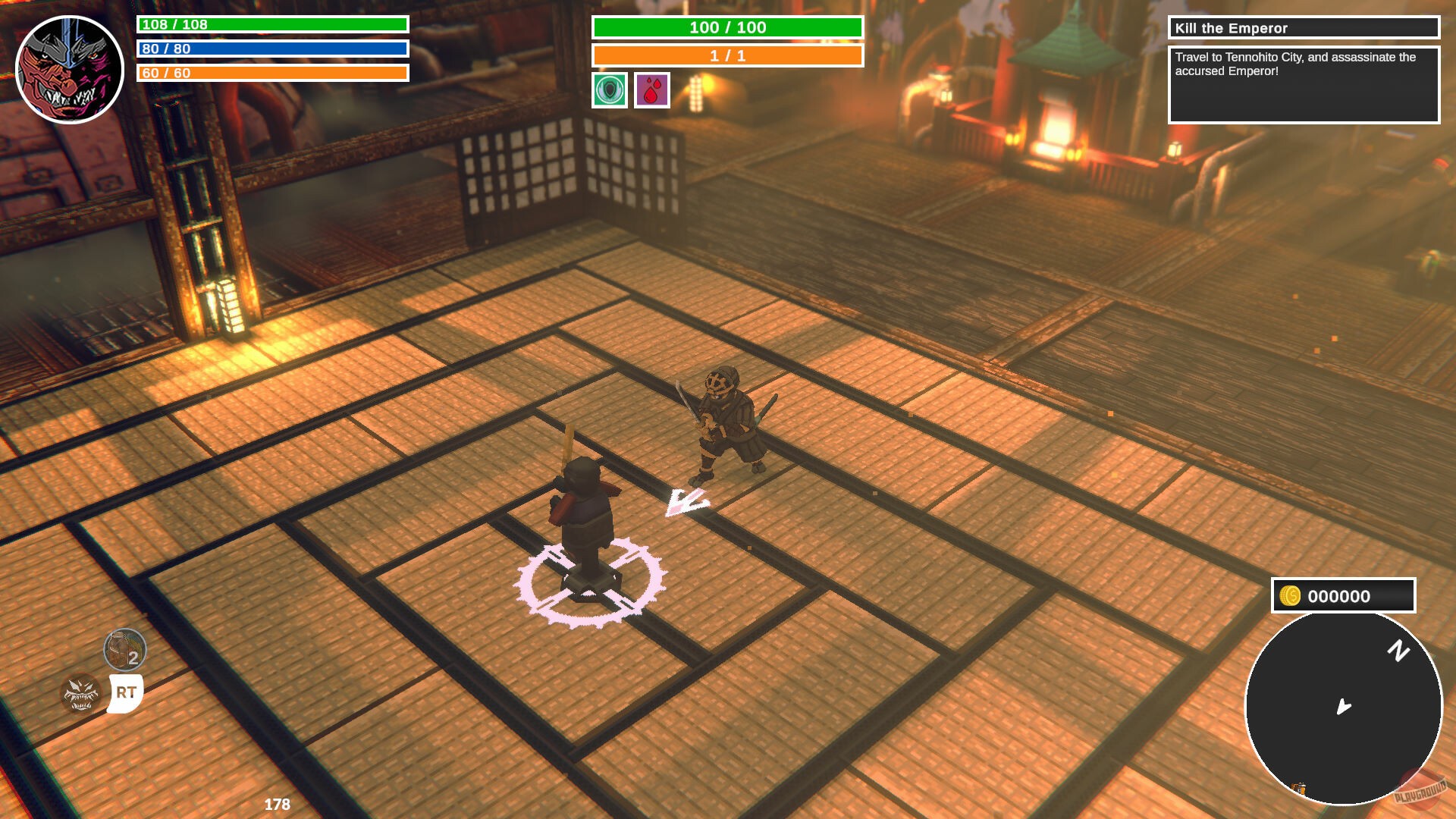Click the demon face ability icon near RT
The image size is (1456, 819).
click(79, 694)
